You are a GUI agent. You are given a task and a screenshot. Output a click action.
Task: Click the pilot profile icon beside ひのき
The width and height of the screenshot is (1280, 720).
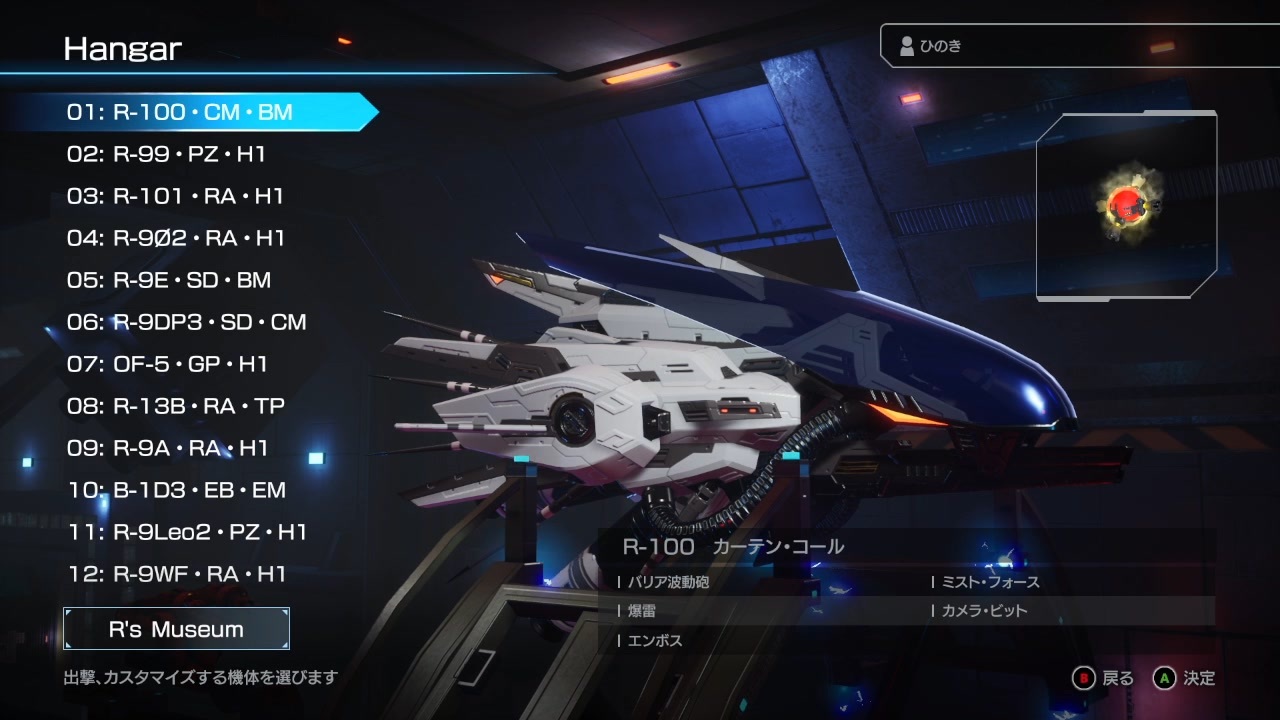pos(907,44)
